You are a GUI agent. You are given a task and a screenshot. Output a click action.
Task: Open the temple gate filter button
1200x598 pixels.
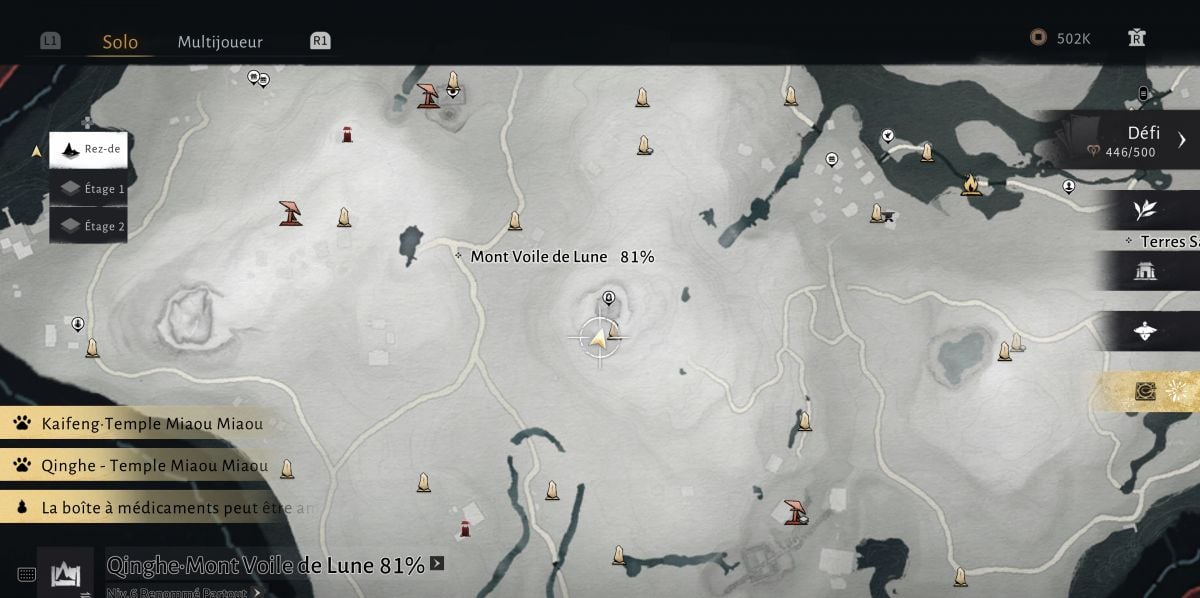click(1145, 271)
